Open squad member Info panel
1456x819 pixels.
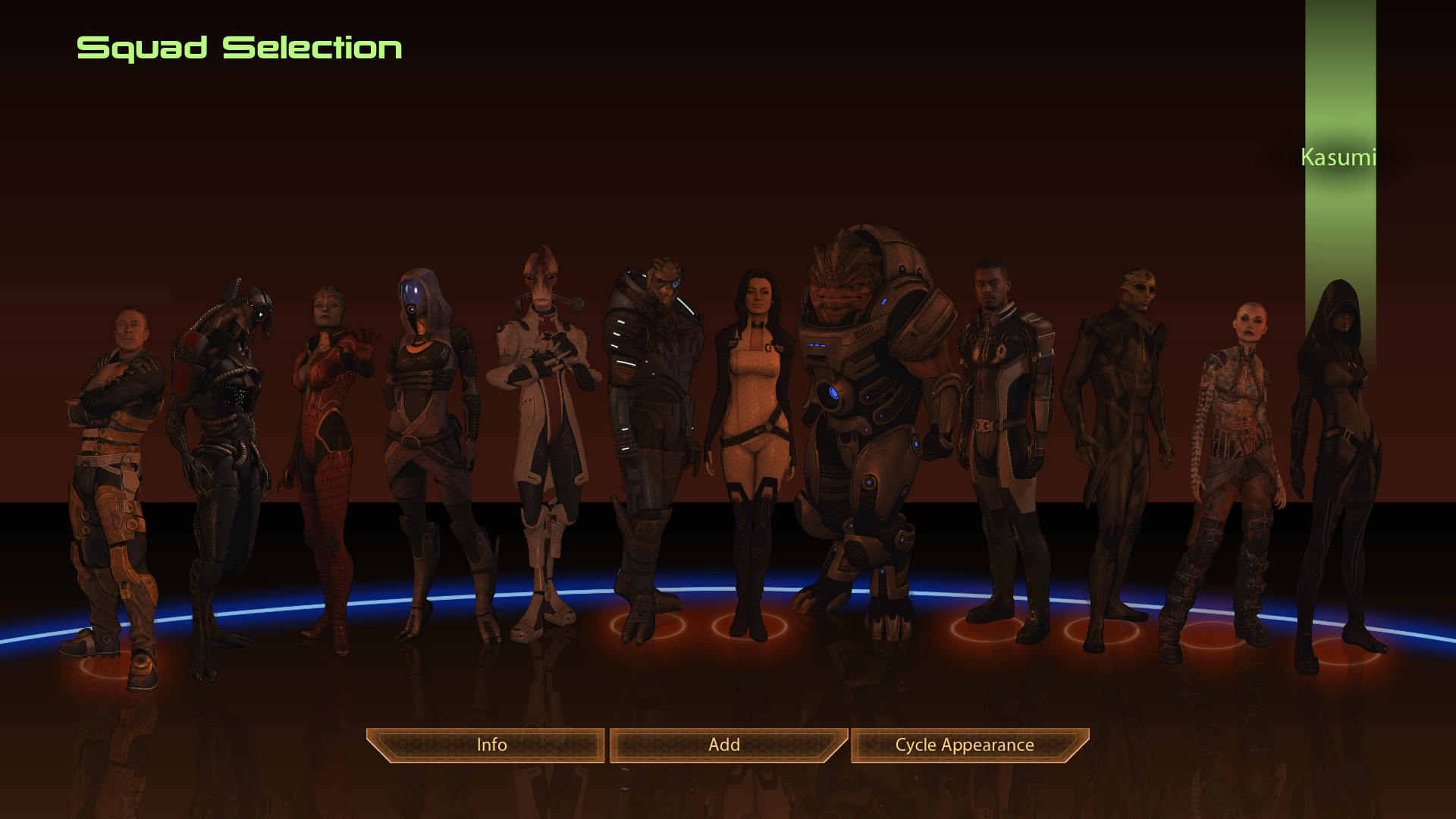click(491, 745)
